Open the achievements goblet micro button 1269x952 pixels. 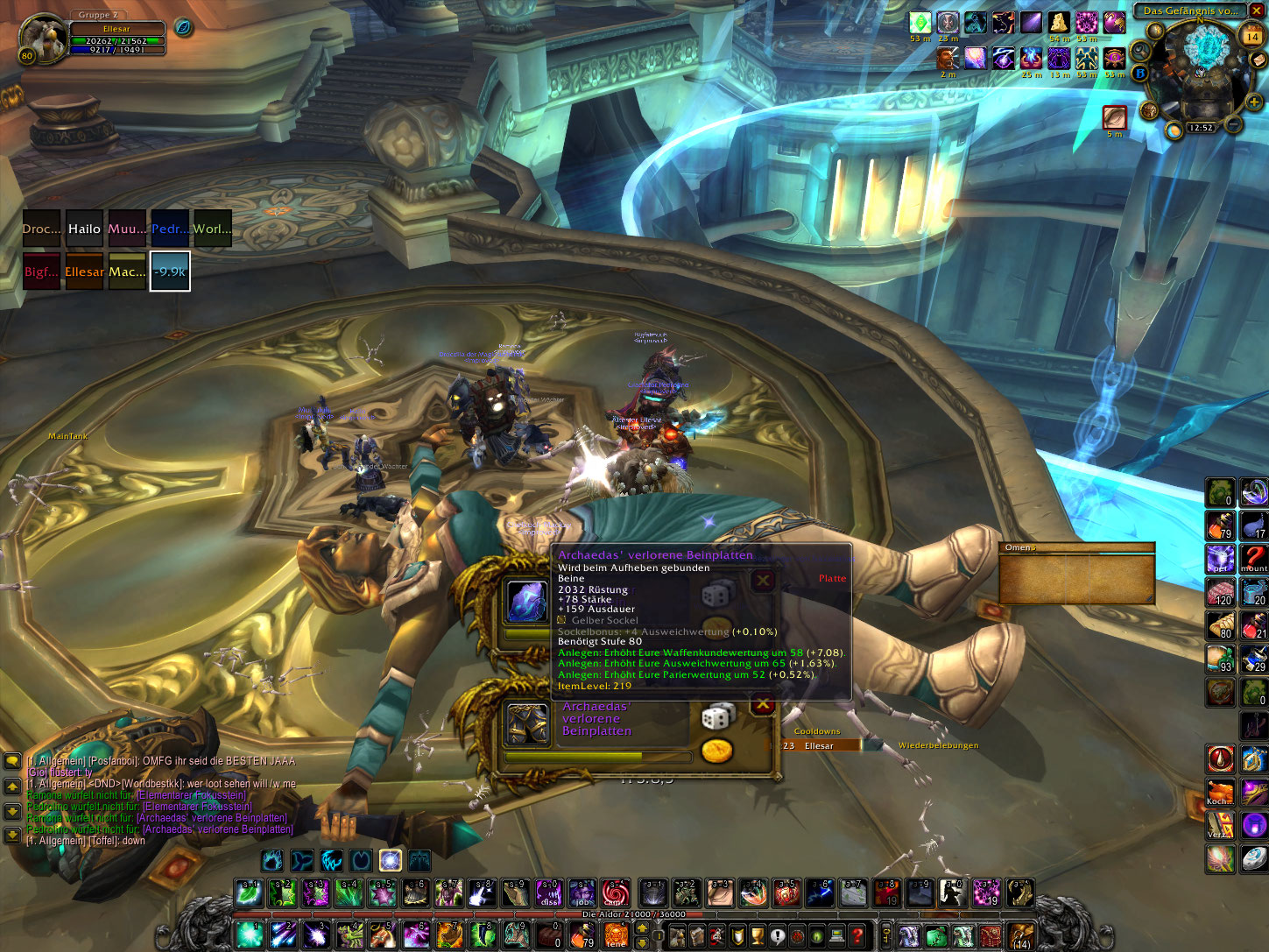[758, 935]
